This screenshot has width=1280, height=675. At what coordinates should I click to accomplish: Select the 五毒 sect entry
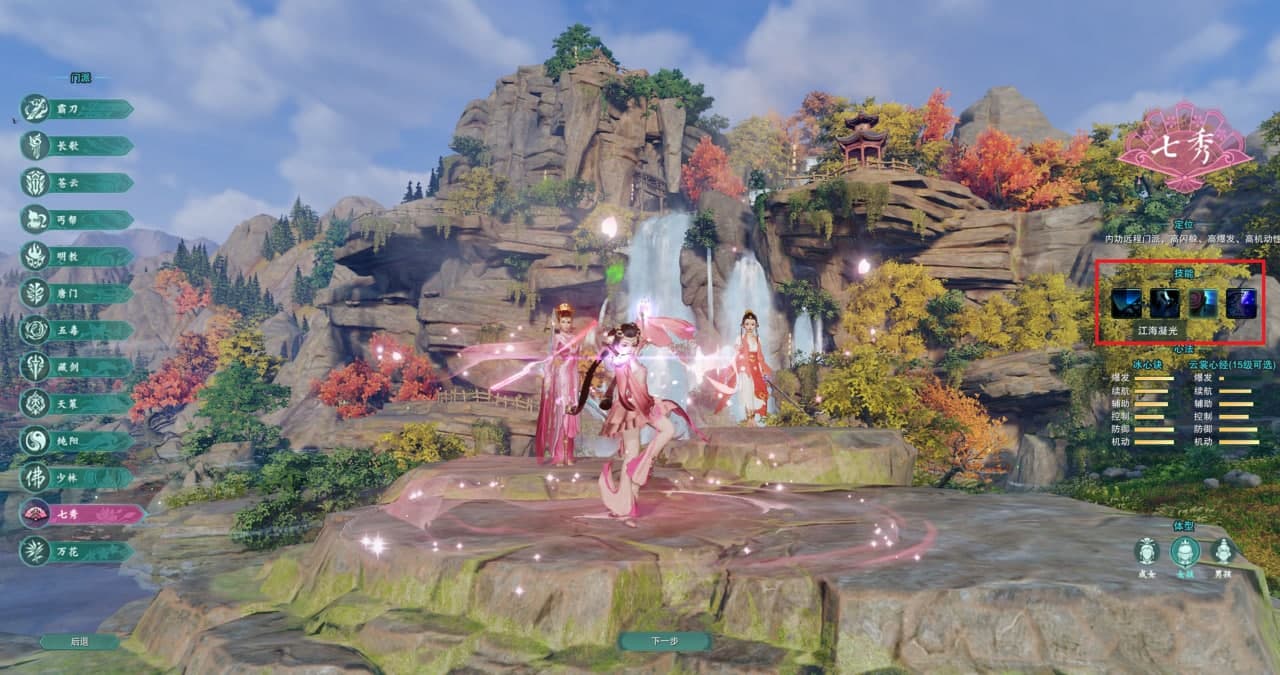(x=78, y=330)
